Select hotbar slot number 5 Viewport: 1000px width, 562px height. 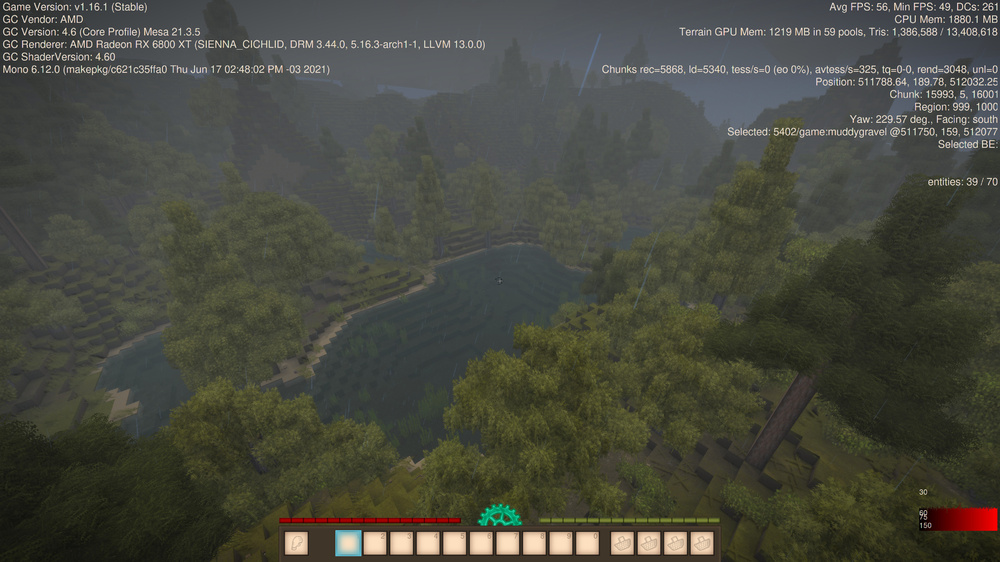(x=456, y=543)
